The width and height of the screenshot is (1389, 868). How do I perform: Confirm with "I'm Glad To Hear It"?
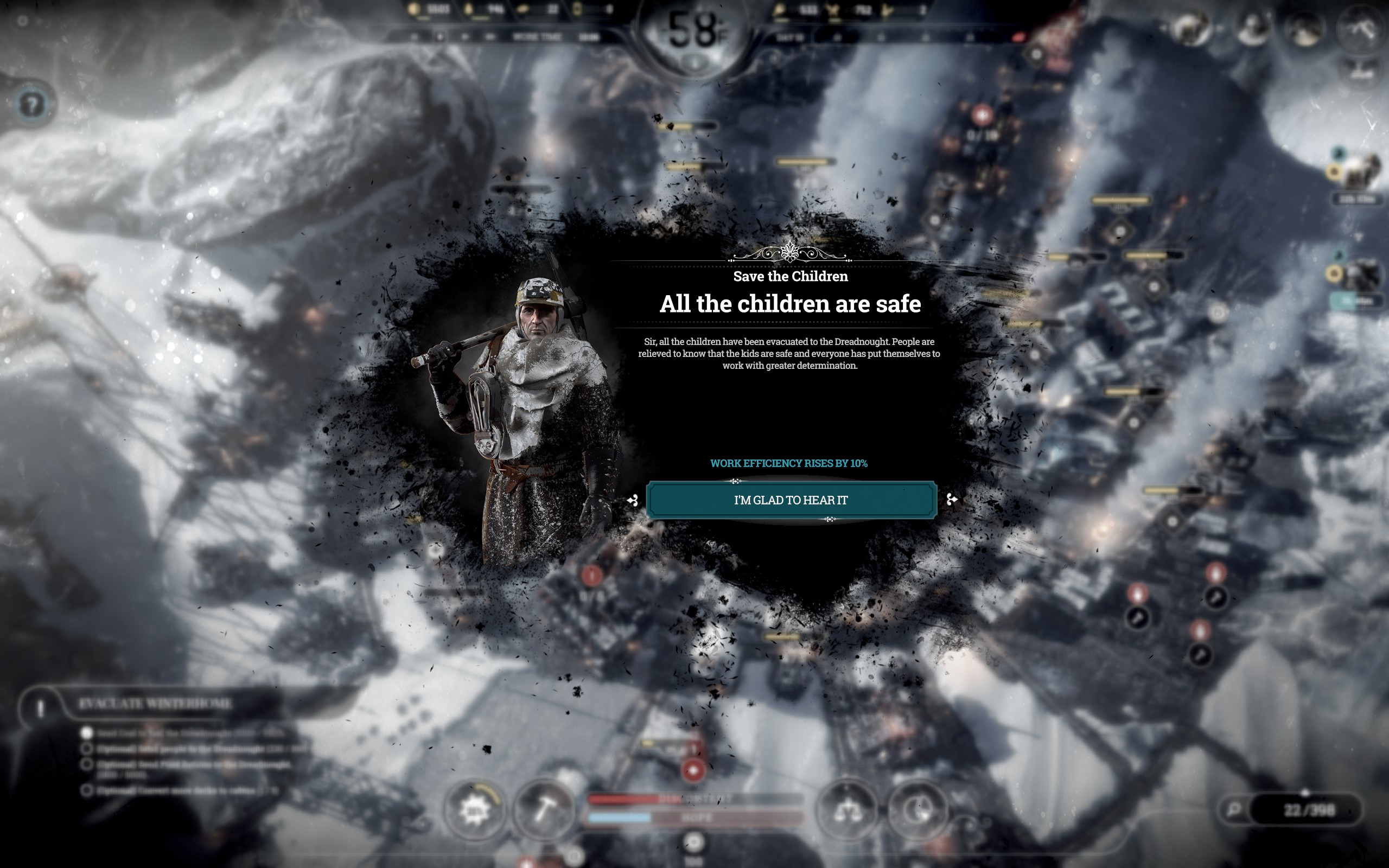click(x=791, y=500)
